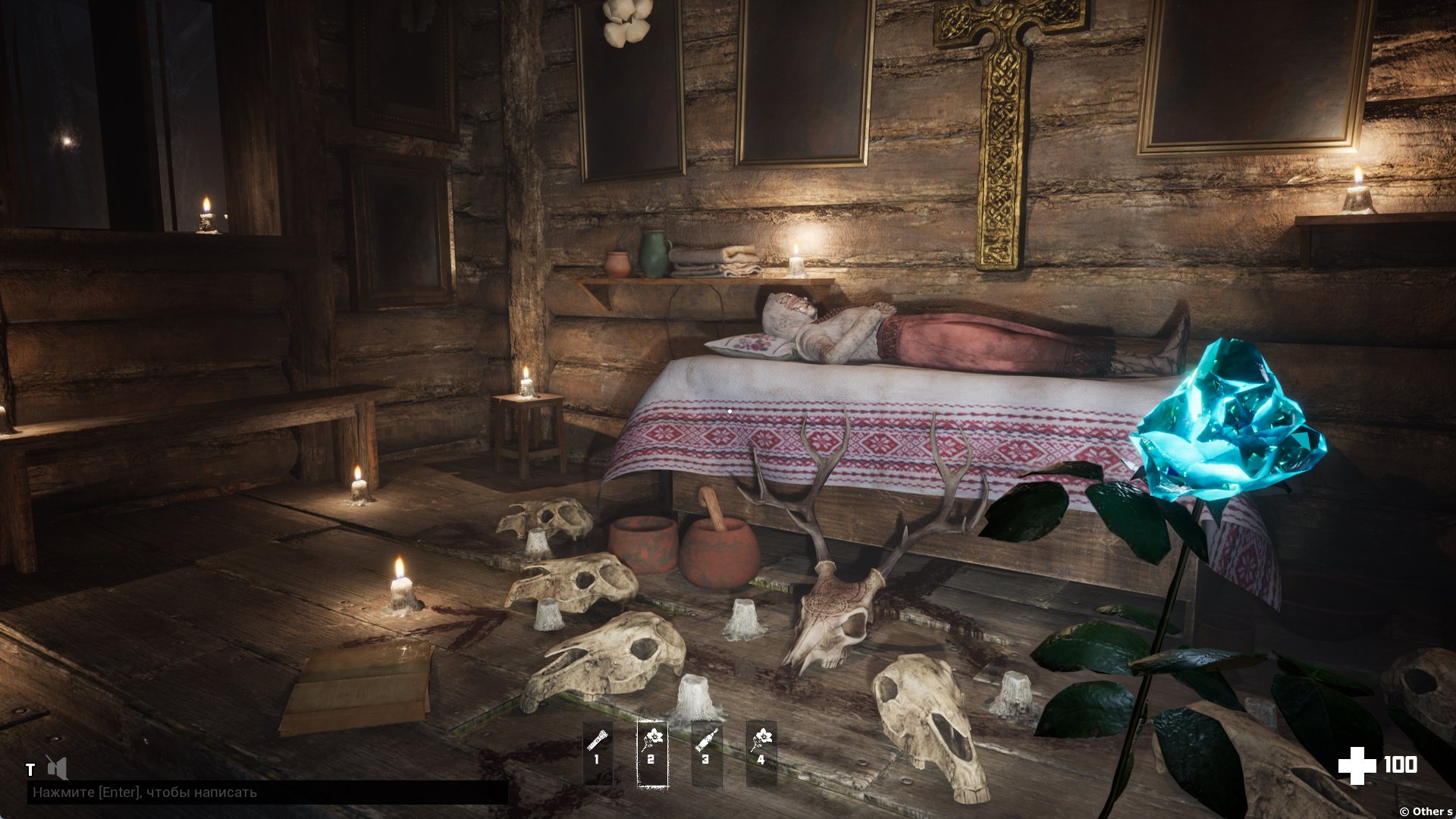Click the chat input box
The image size is (1456, 819).
267,792
